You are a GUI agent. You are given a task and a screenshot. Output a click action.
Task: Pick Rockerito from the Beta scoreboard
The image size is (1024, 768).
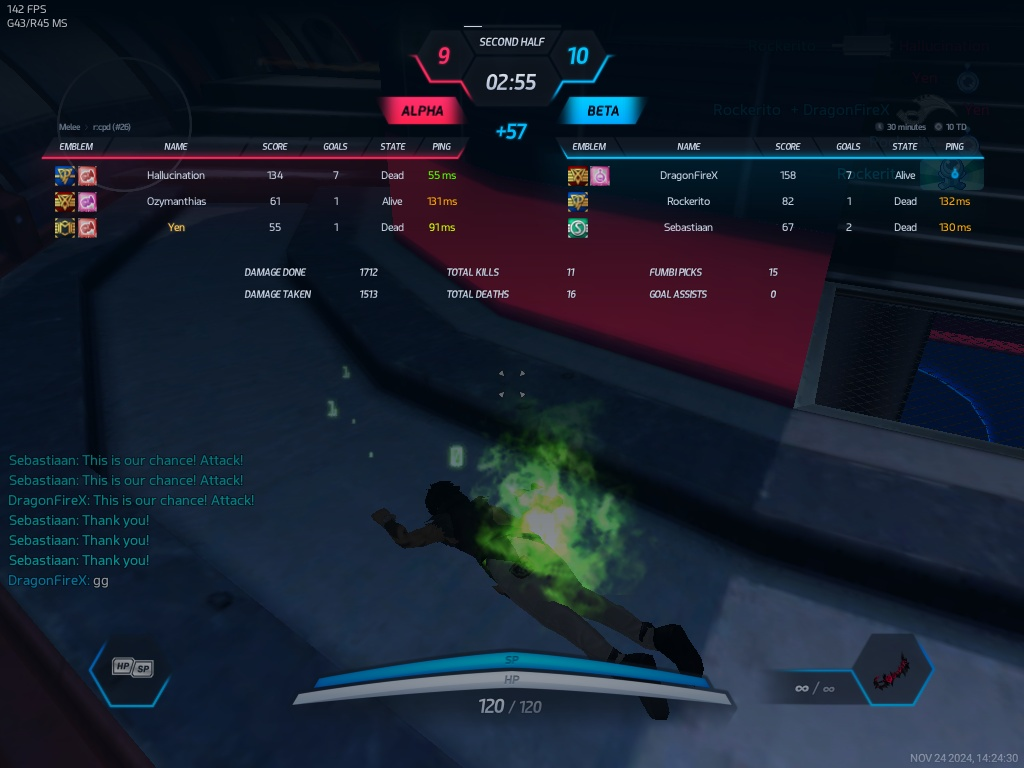689,201
